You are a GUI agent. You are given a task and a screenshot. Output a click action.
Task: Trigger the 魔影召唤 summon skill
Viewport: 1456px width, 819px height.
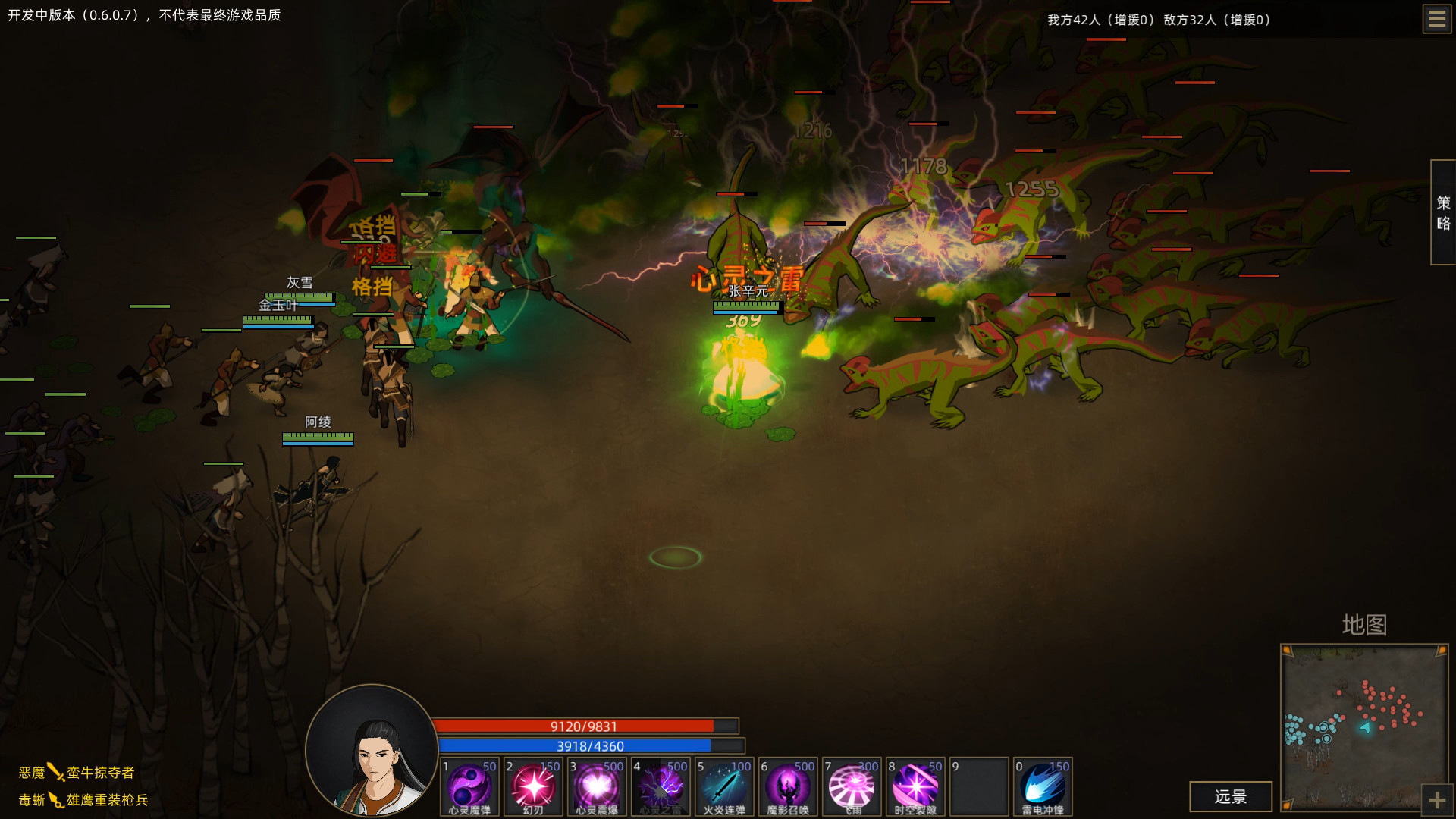pyautogui.click(x=787, y=787)
